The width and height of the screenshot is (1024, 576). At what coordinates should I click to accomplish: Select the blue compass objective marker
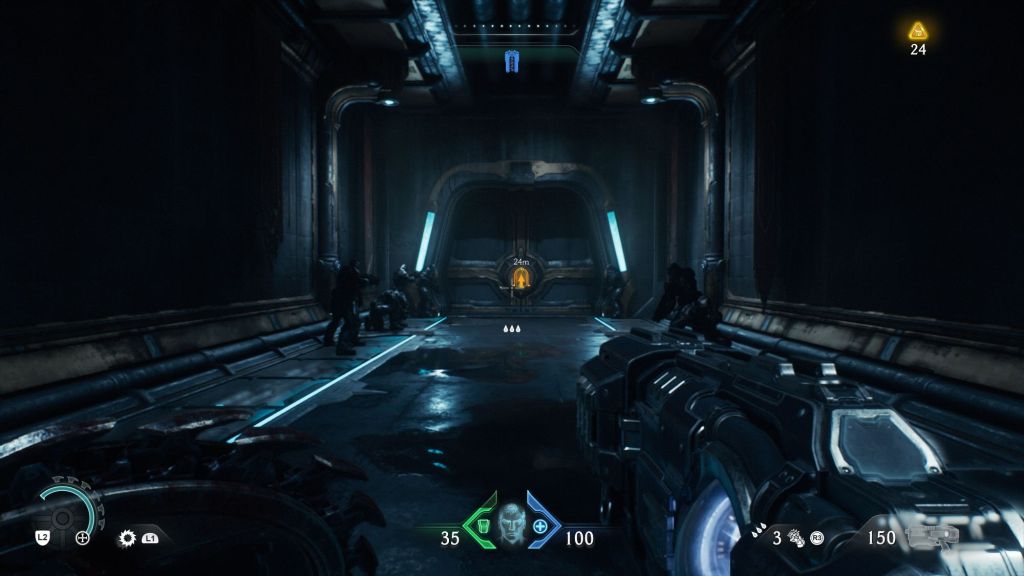pos(513,62)
